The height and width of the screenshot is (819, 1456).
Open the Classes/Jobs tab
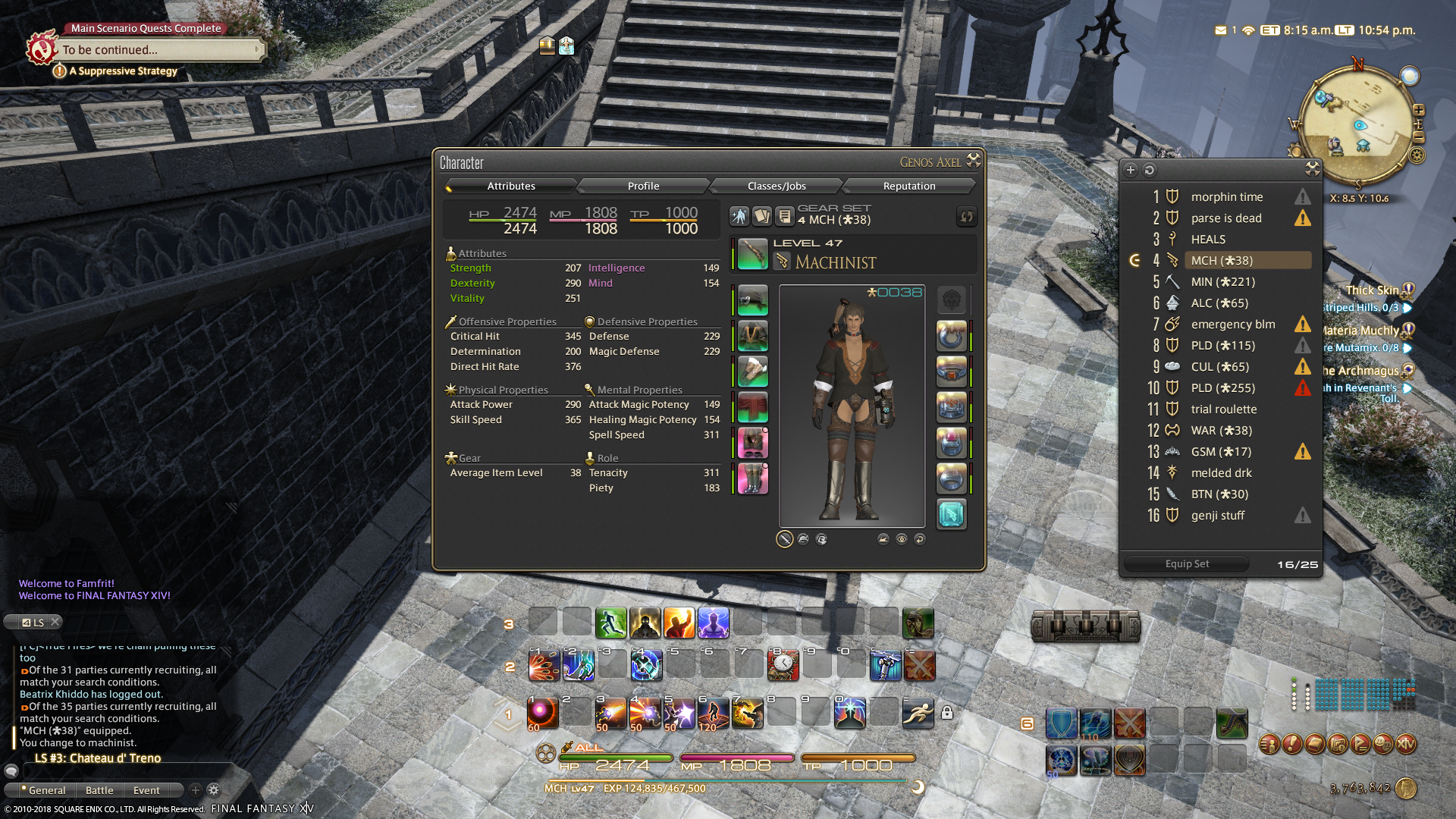(775, 186)
